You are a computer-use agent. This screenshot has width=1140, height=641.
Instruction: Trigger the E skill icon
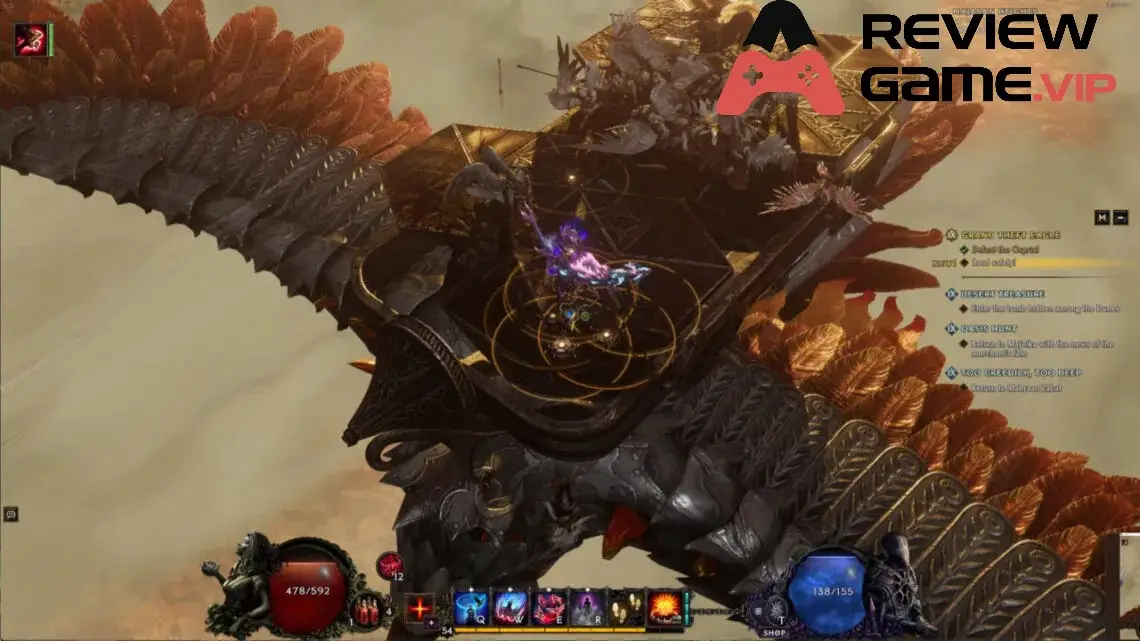coord(548,606)
